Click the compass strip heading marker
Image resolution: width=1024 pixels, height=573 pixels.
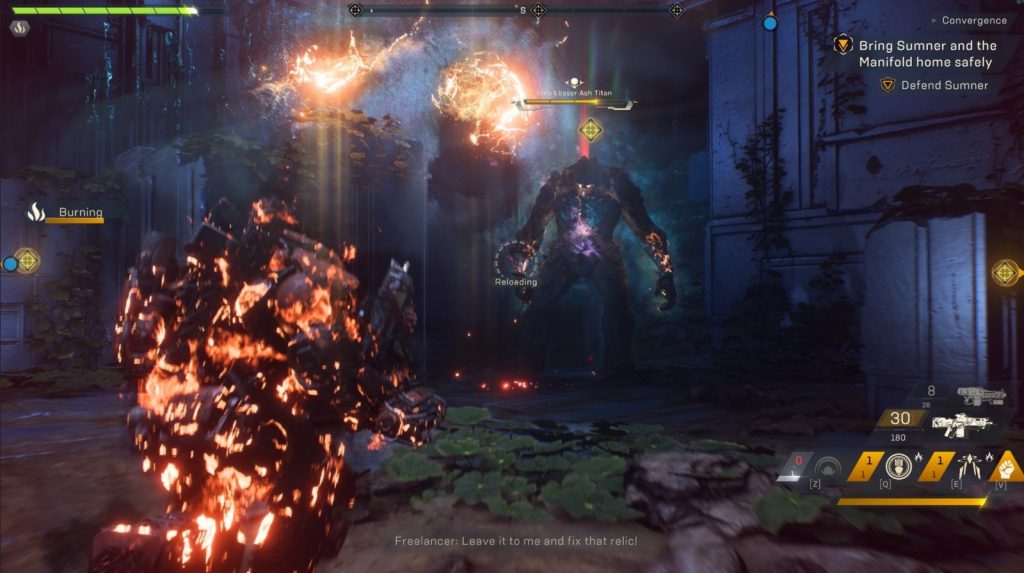click(x=522, y=10)
